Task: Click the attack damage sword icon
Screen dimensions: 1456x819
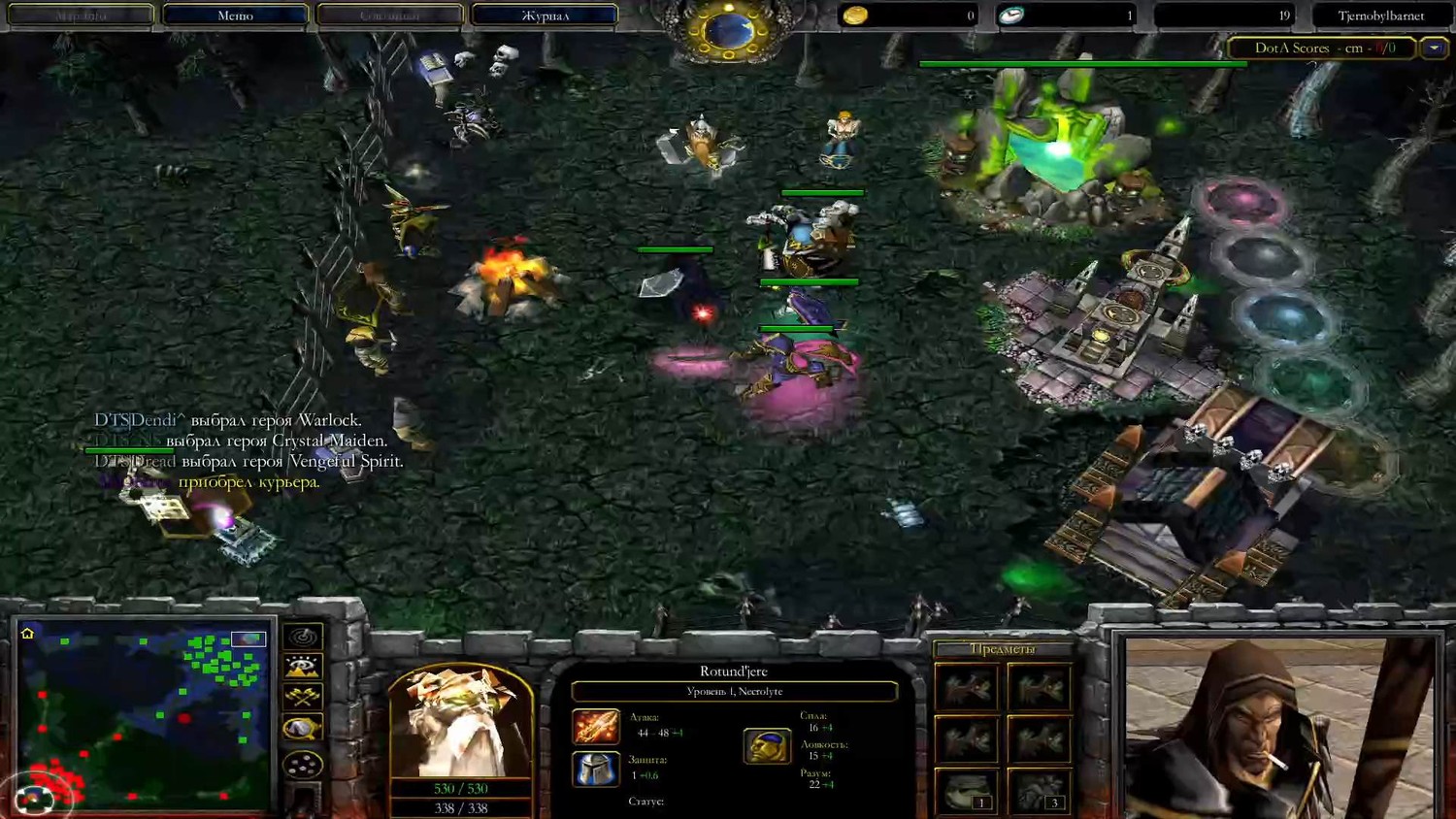Action: point(595,727)
